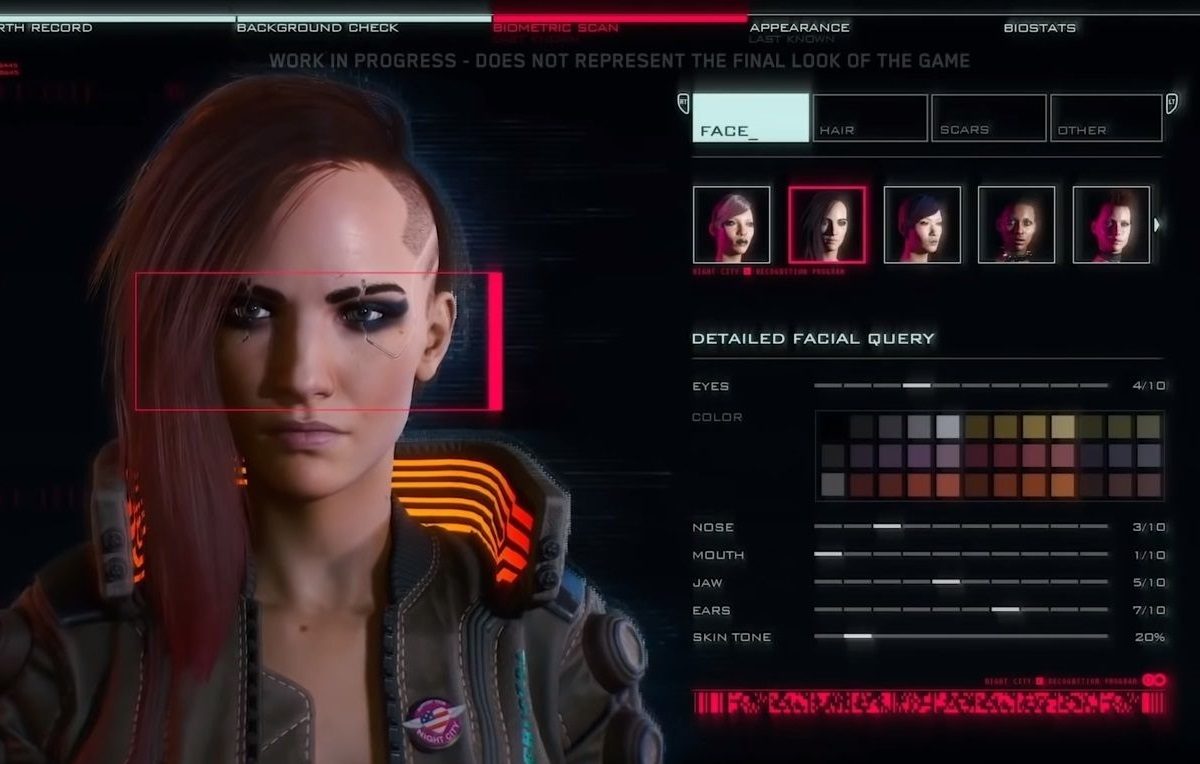The image size is (1200, 764).
Task: Choose the Other category tab
Action: (x=1105, y=118)
